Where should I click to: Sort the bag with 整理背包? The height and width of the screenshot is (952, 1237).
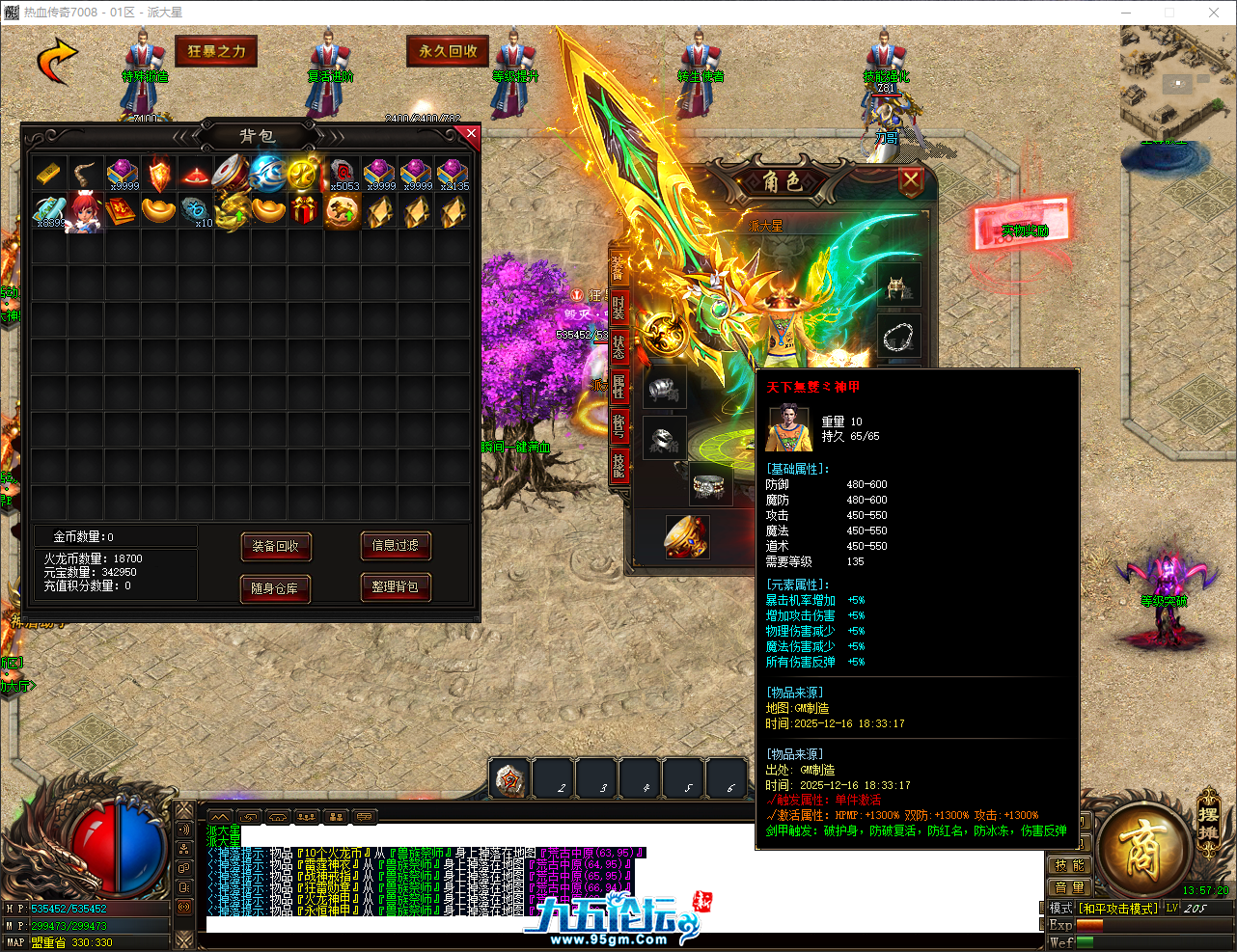tap(395, 586)
